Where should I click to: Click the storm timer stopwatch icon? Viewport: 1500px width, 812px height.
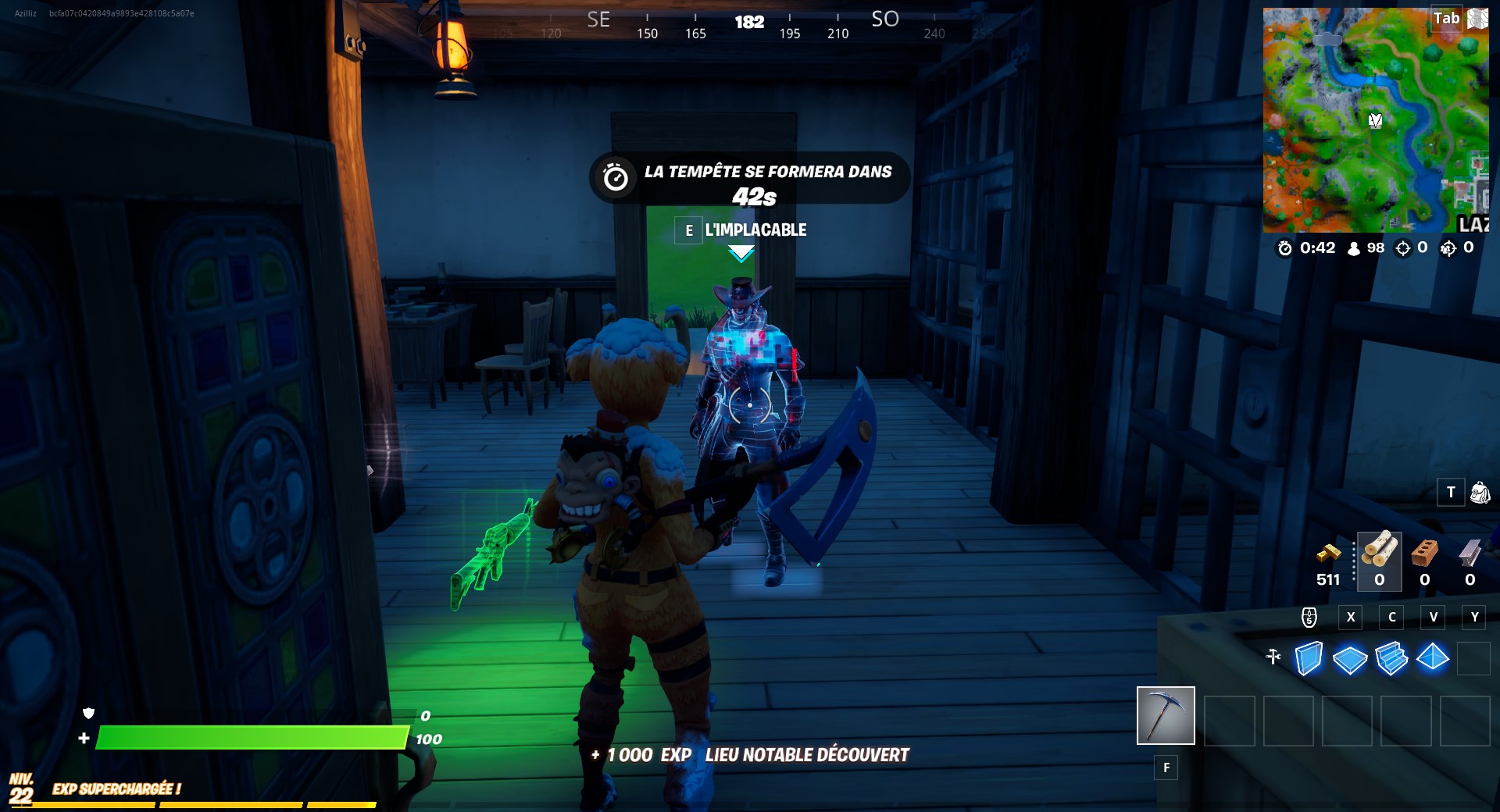(1285, 248)
